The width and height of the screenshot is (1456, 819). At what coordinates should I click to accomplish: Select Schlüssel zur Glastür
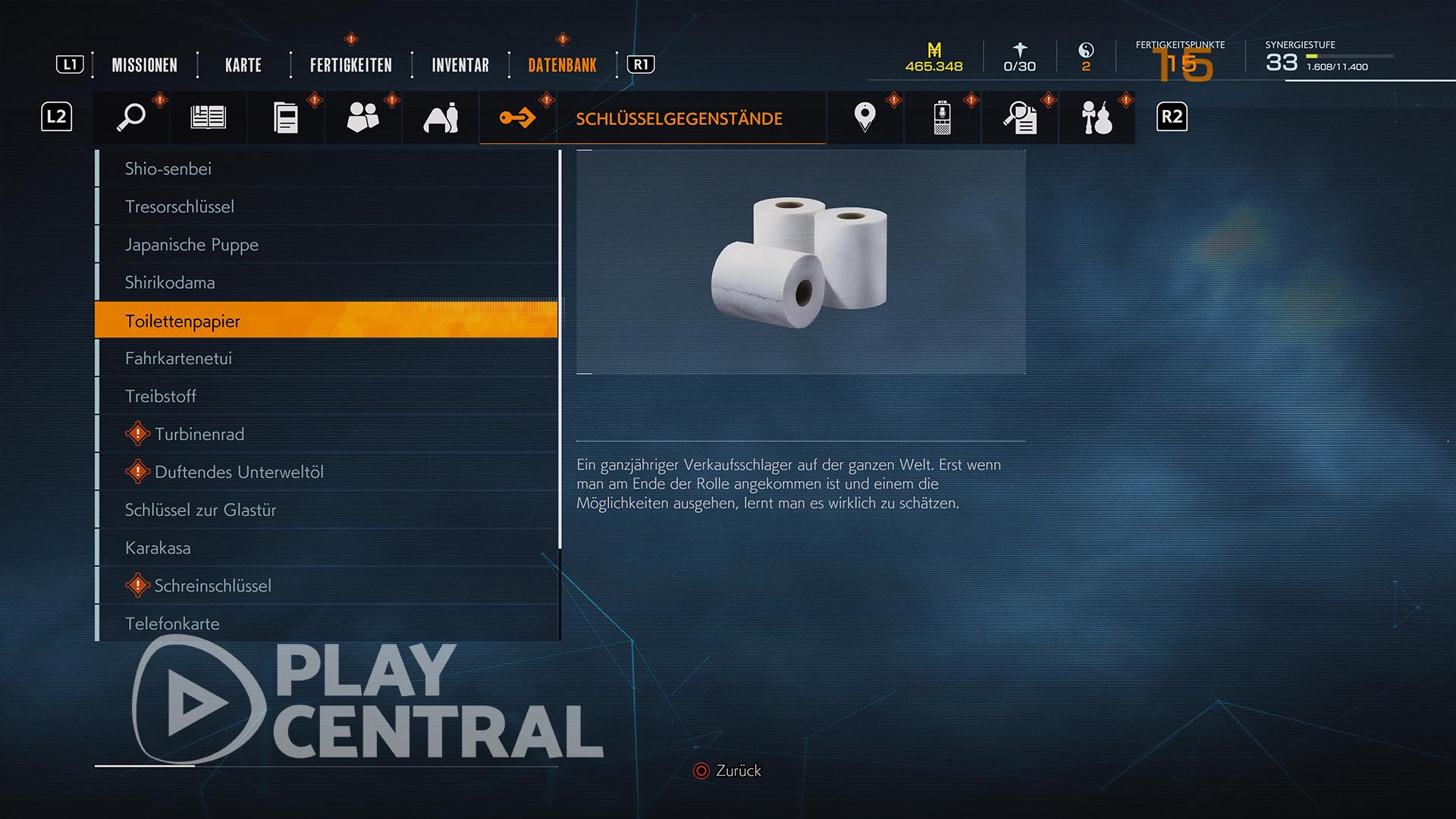200,510
